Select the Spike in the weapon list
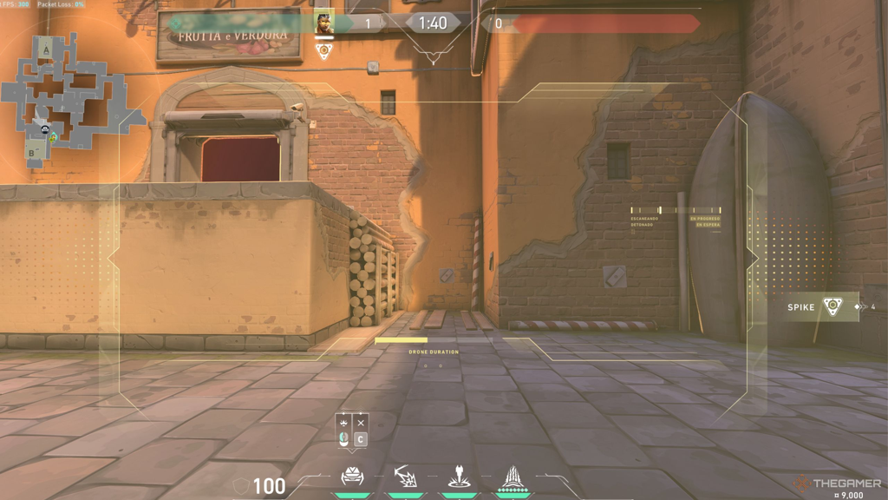 pos(821,307)
